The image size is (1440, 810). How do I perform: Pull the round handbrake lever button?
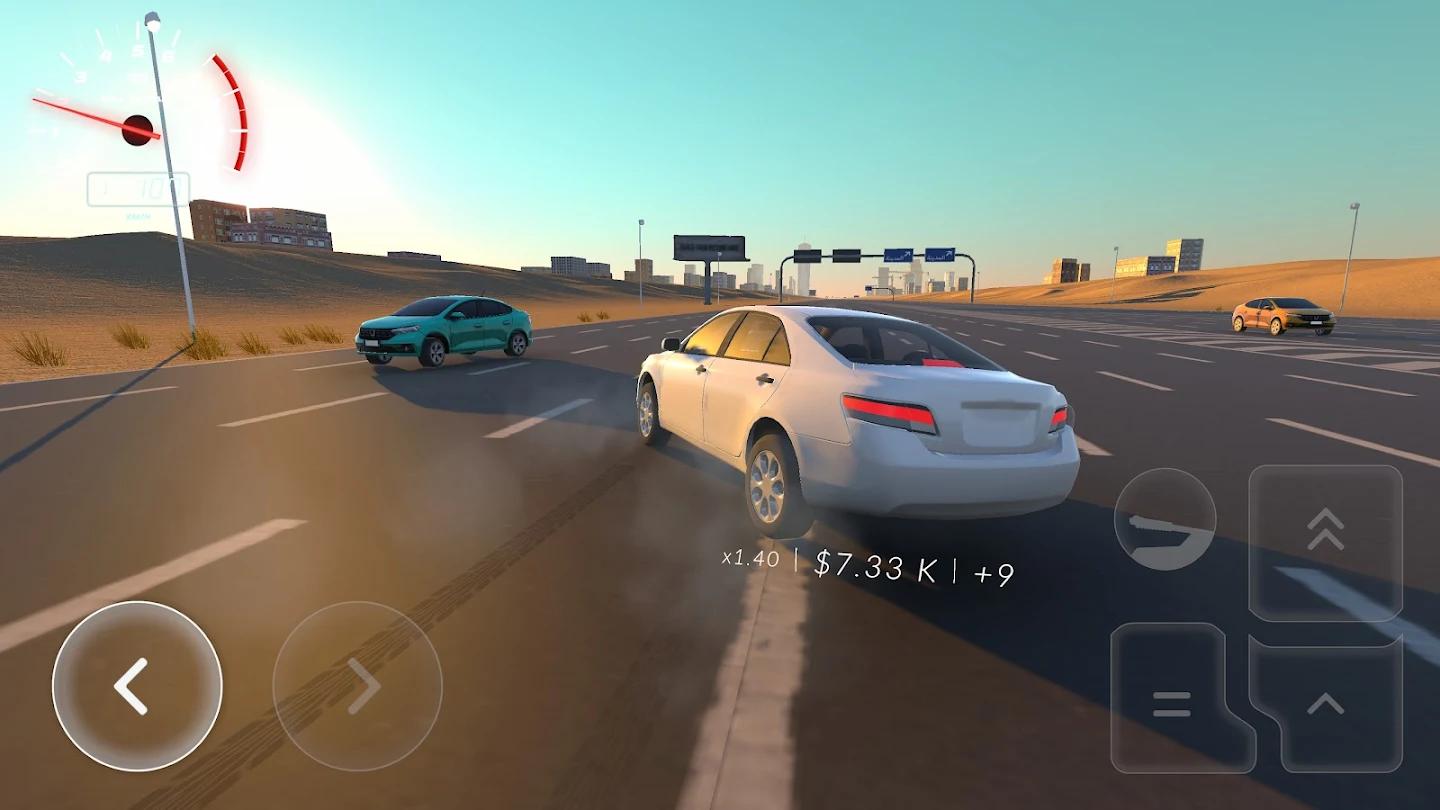(x=1165, y=519)
